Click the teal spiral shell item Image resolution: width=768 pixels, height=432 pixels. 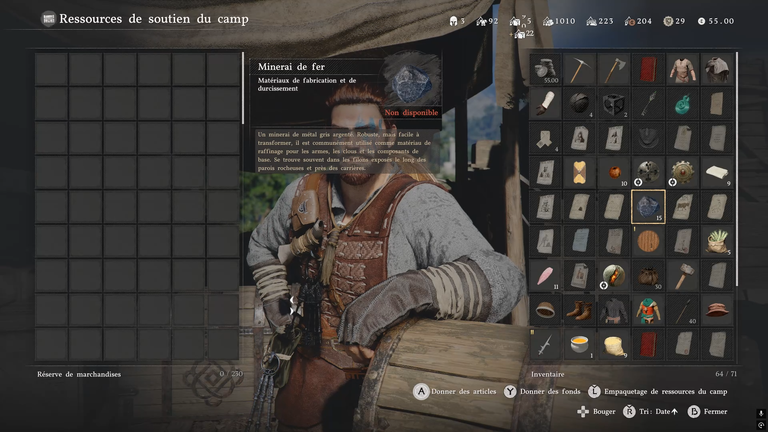tap(683, 103)
